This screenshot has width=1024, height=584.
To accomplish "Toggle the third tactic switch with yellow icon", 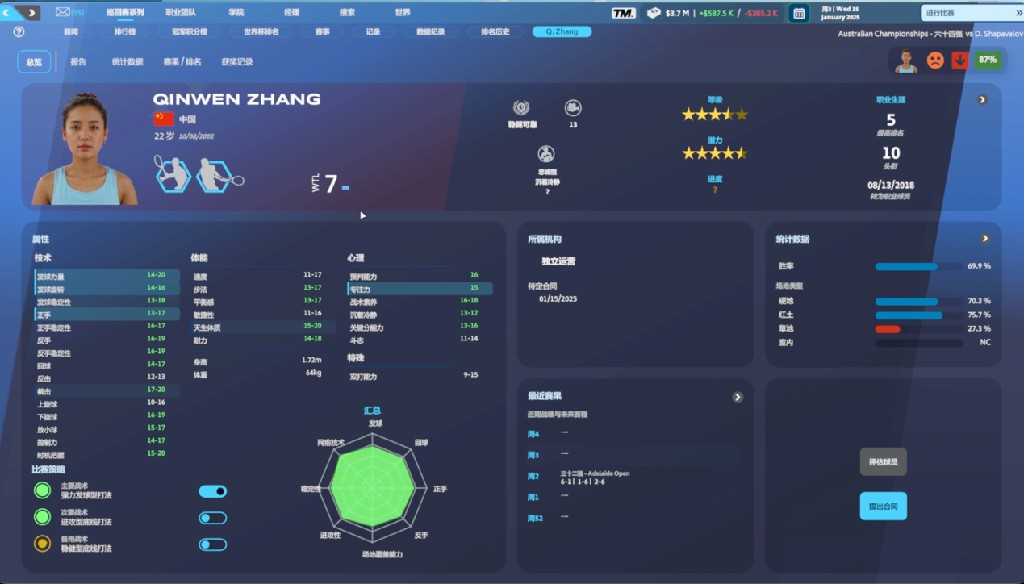I will pyautogui.click(x=213, y=544).
